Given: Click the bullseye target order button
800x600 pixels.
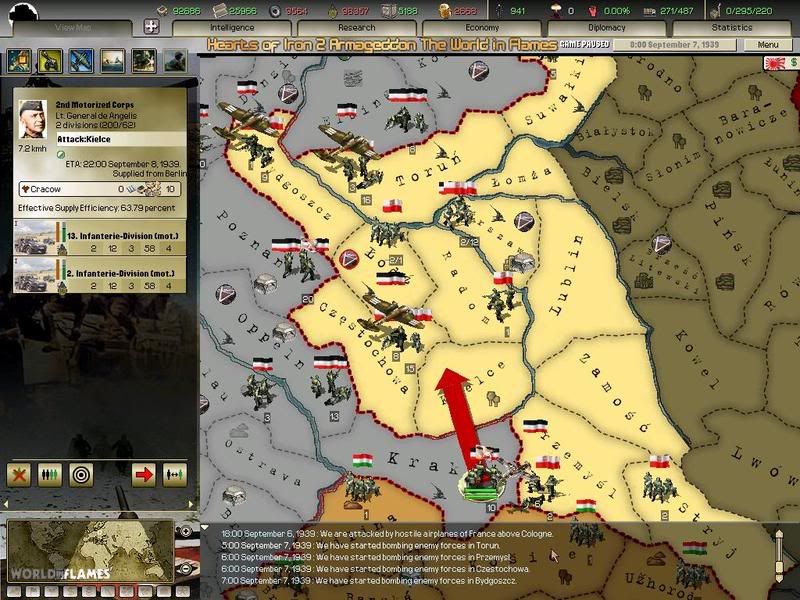Looking at the screenshot, I should tap(81, 474).
